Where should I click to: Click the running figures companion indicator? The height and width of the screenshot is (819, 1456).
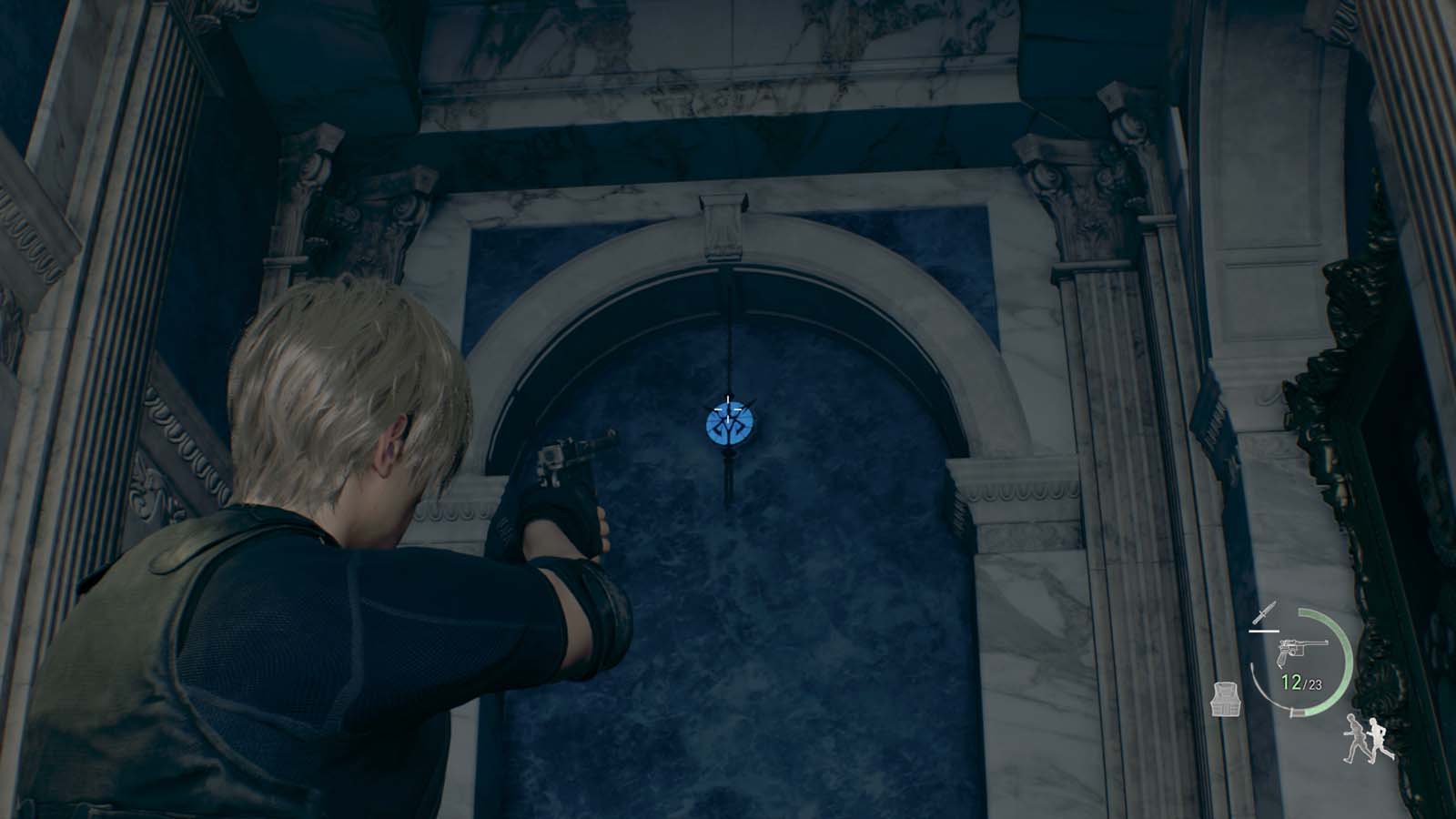tap(1365, 739)
